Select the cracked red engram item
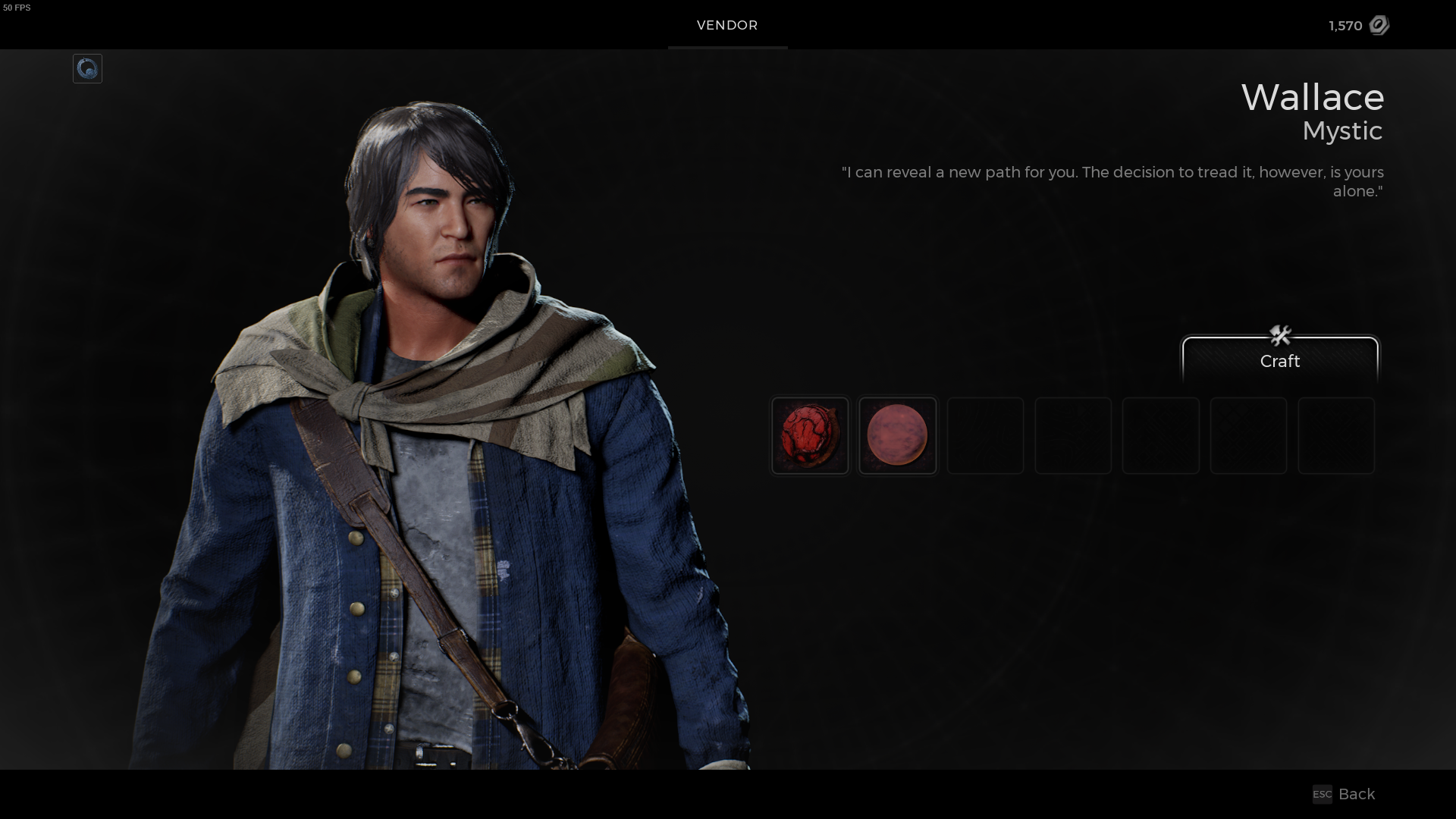Screen dimensions: 1456x819 click(x=810, y=435)
